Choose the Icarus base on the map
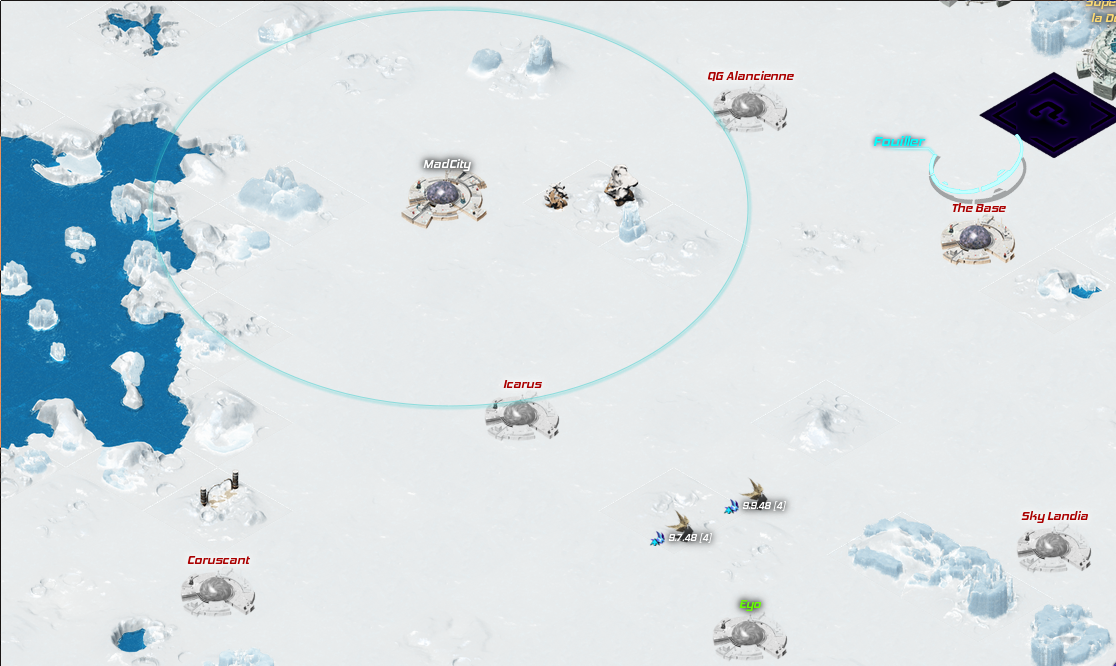 click(x=521, y=416)
